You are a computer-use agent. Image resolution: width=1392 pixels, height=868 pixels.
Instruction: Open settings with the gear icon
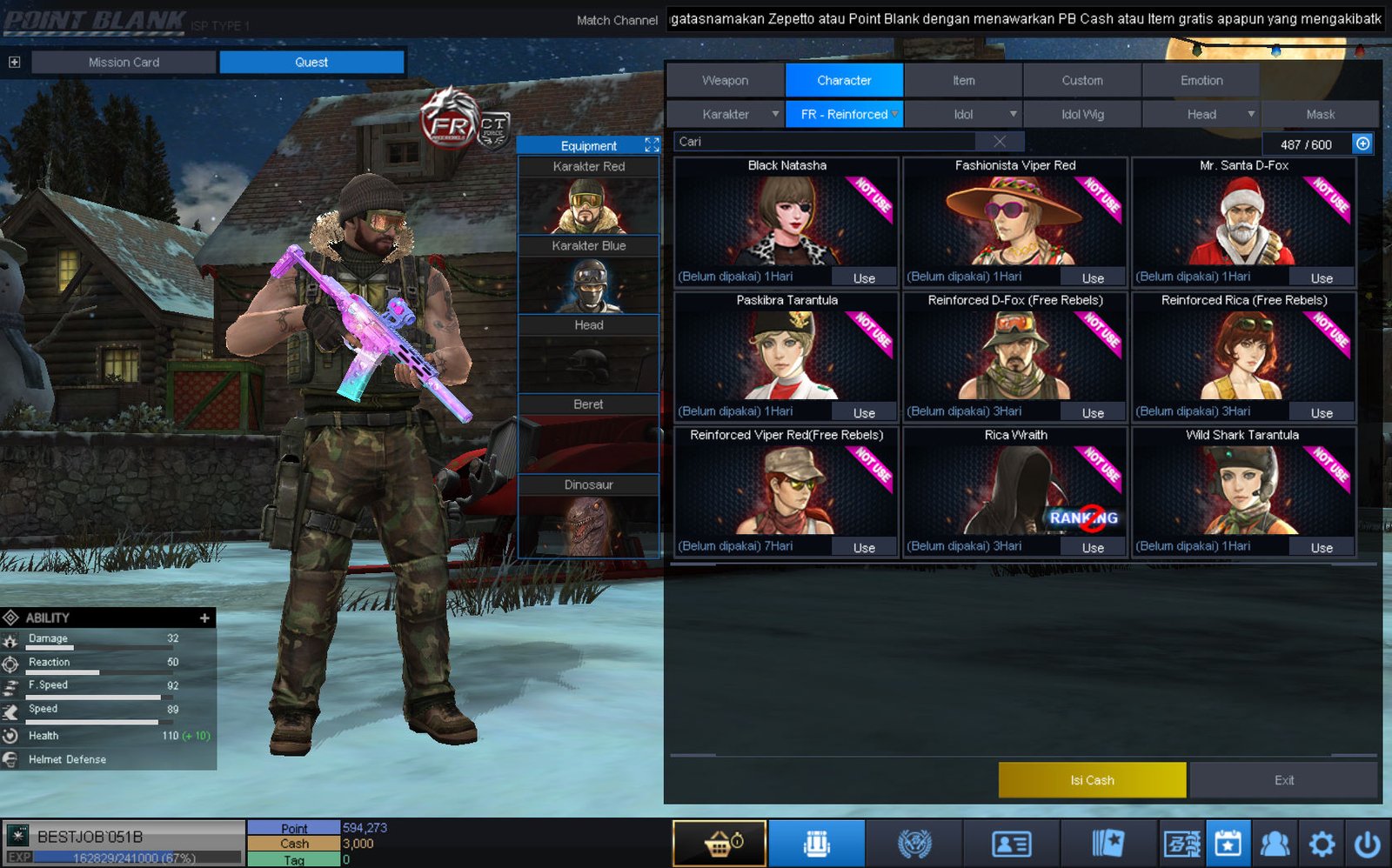click(1322, 844)
